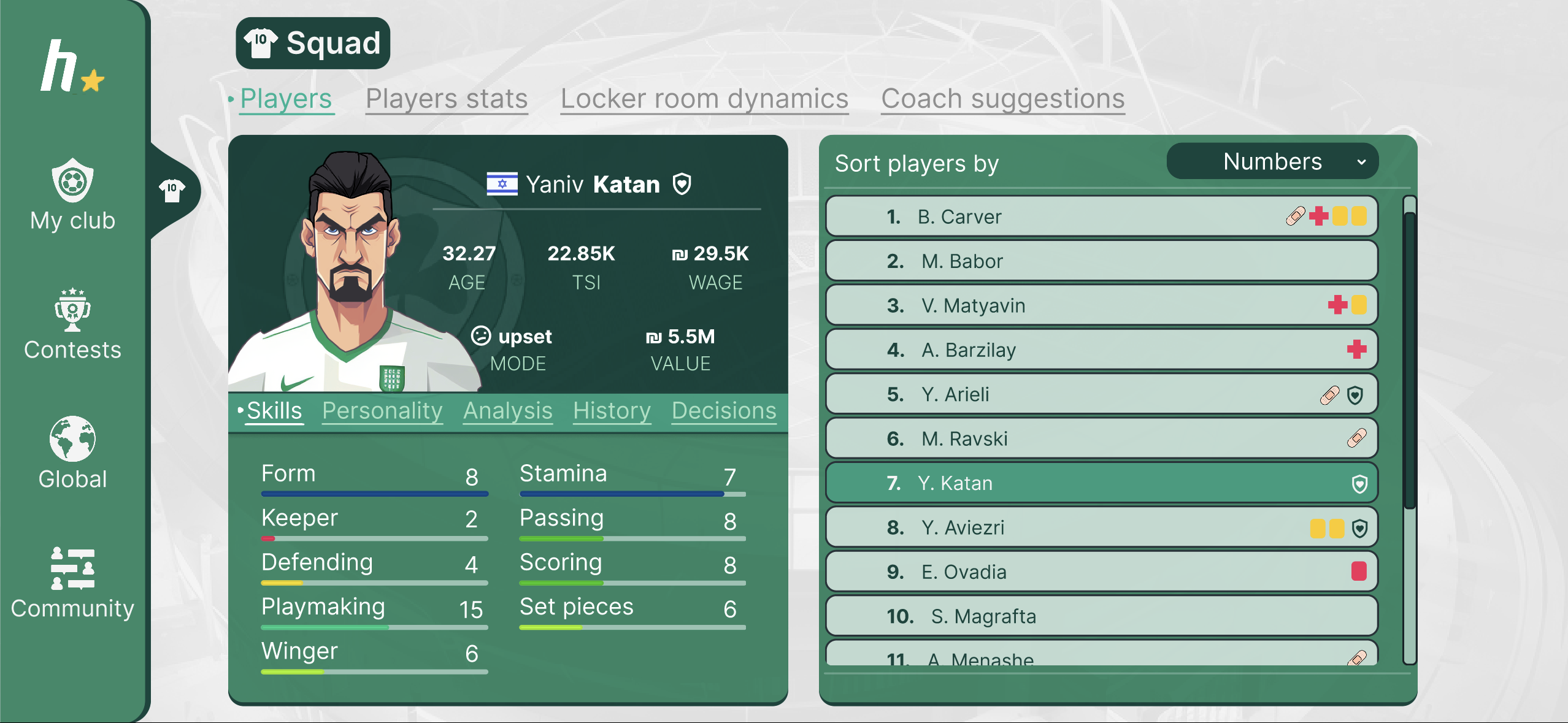Select B. Carver in the player list
1568x723 pixels.
pyautogui.click(x=1101, y=216)
